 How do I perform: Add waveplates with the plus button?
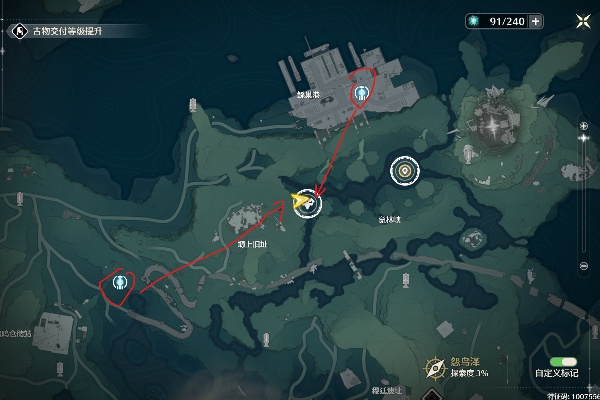point(536,21)
